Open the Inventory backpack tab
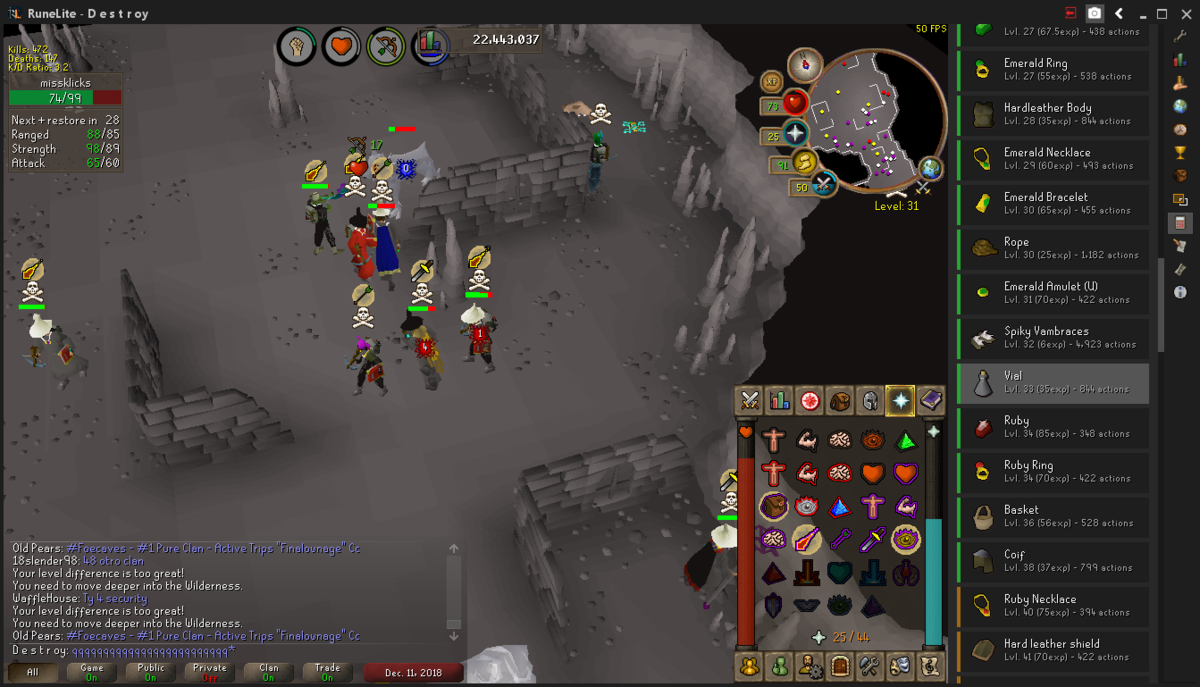 point(840,401)
